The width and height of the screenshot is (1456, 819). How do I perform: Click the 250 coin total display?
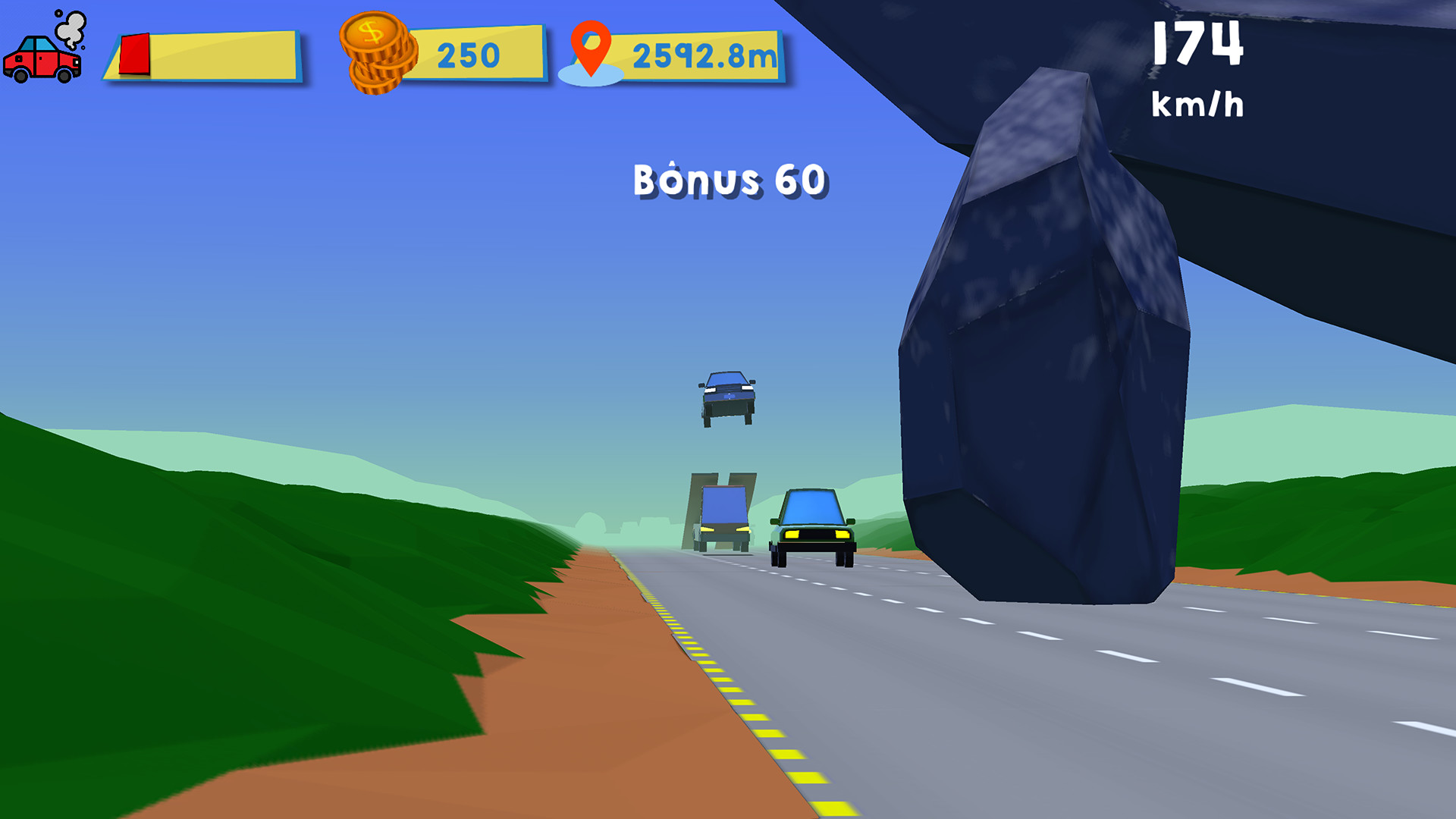[468, 53]
